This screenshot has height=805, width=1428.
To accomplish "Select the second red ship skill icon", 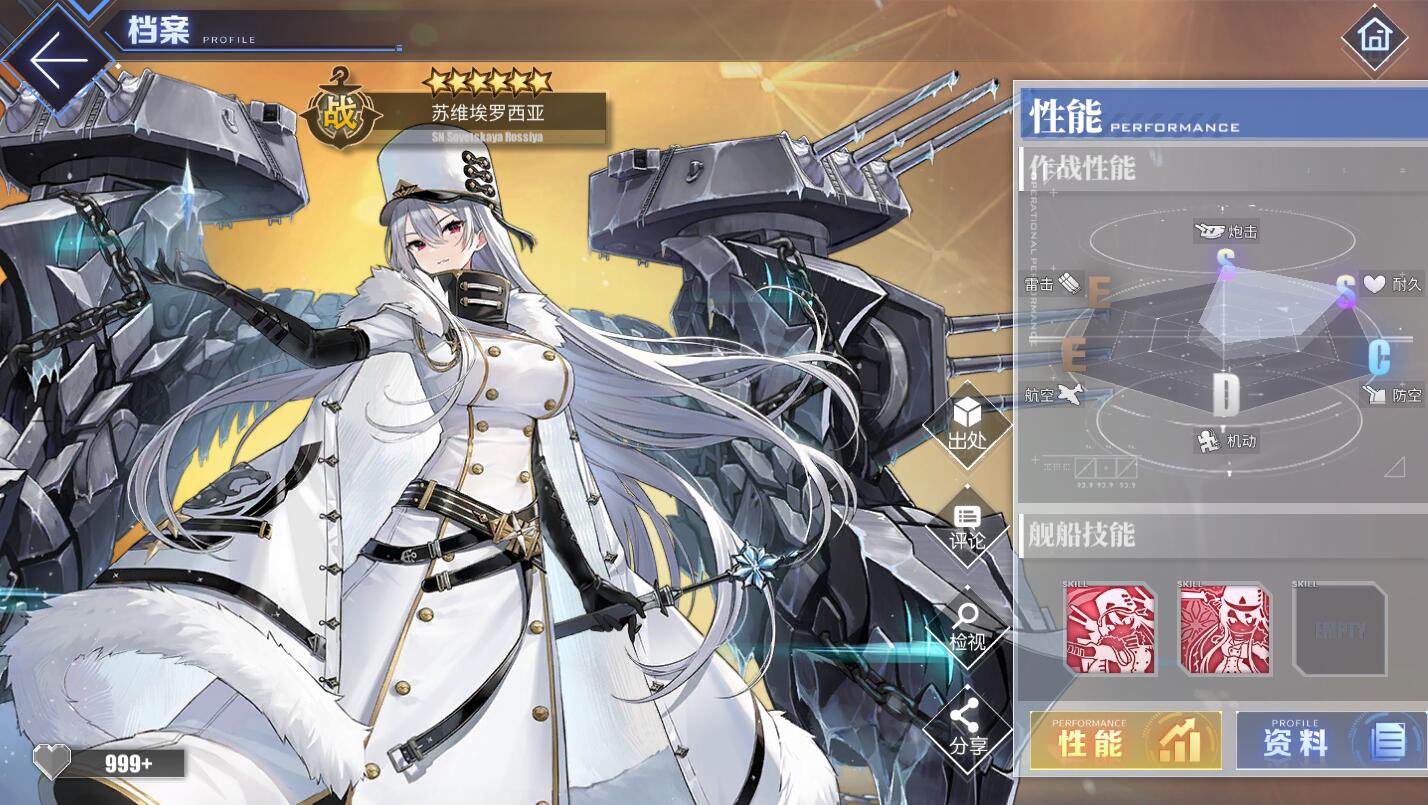I will click(x=1225, y=630).
